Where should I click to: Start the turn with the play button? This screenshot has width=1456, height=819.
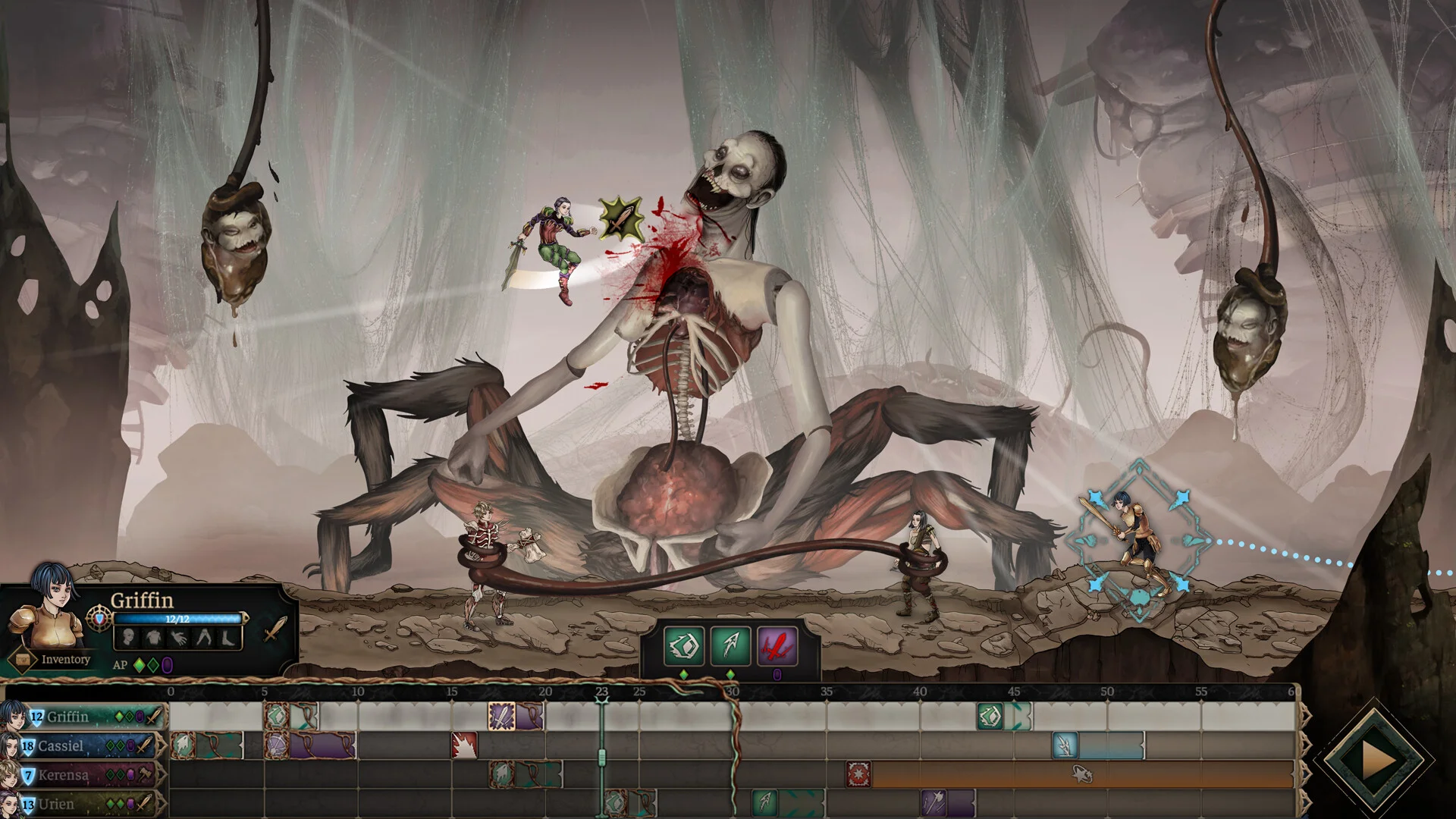coord(1377,761)
